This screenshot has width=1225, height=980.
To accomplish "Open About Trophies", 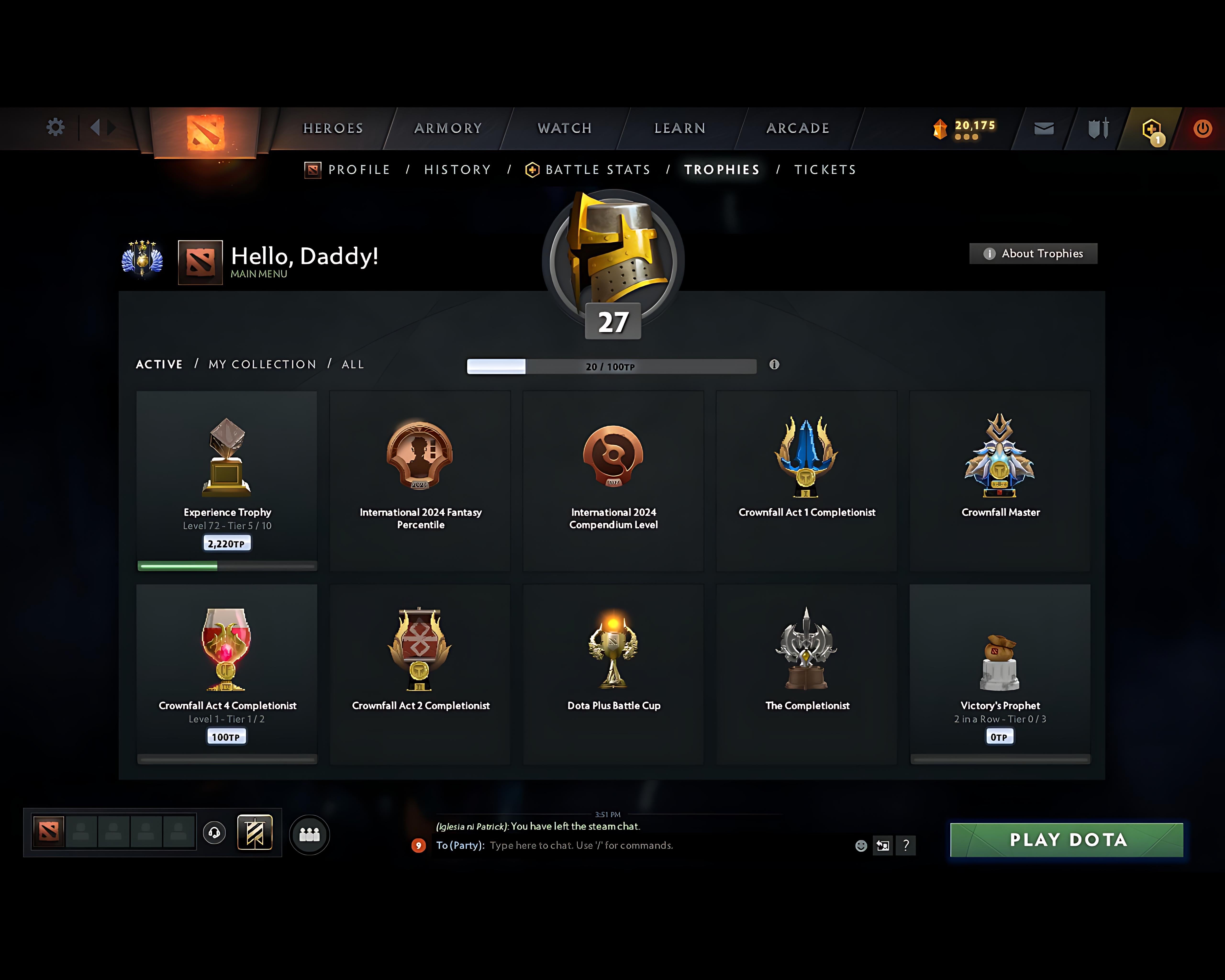I will tap(1033, 253).
